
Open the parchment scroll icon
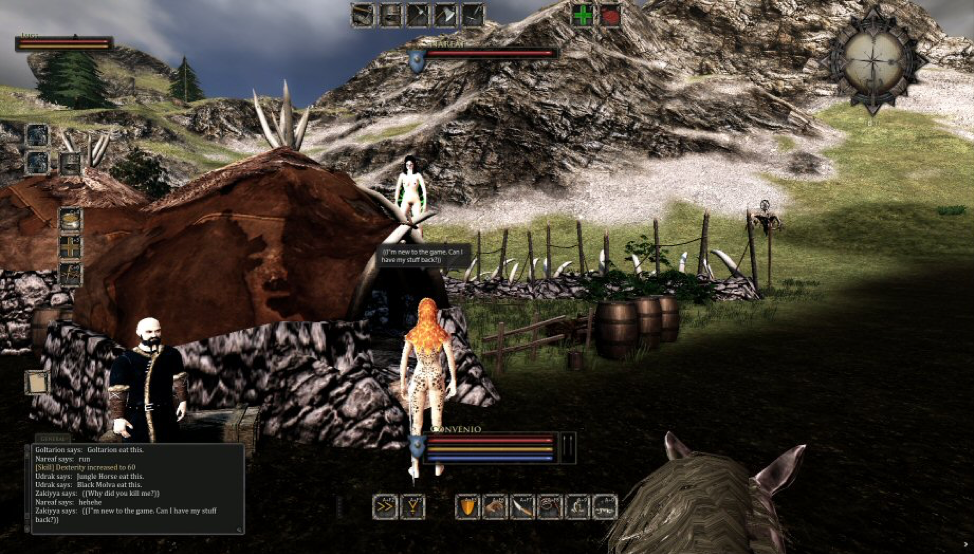[37, 382]
